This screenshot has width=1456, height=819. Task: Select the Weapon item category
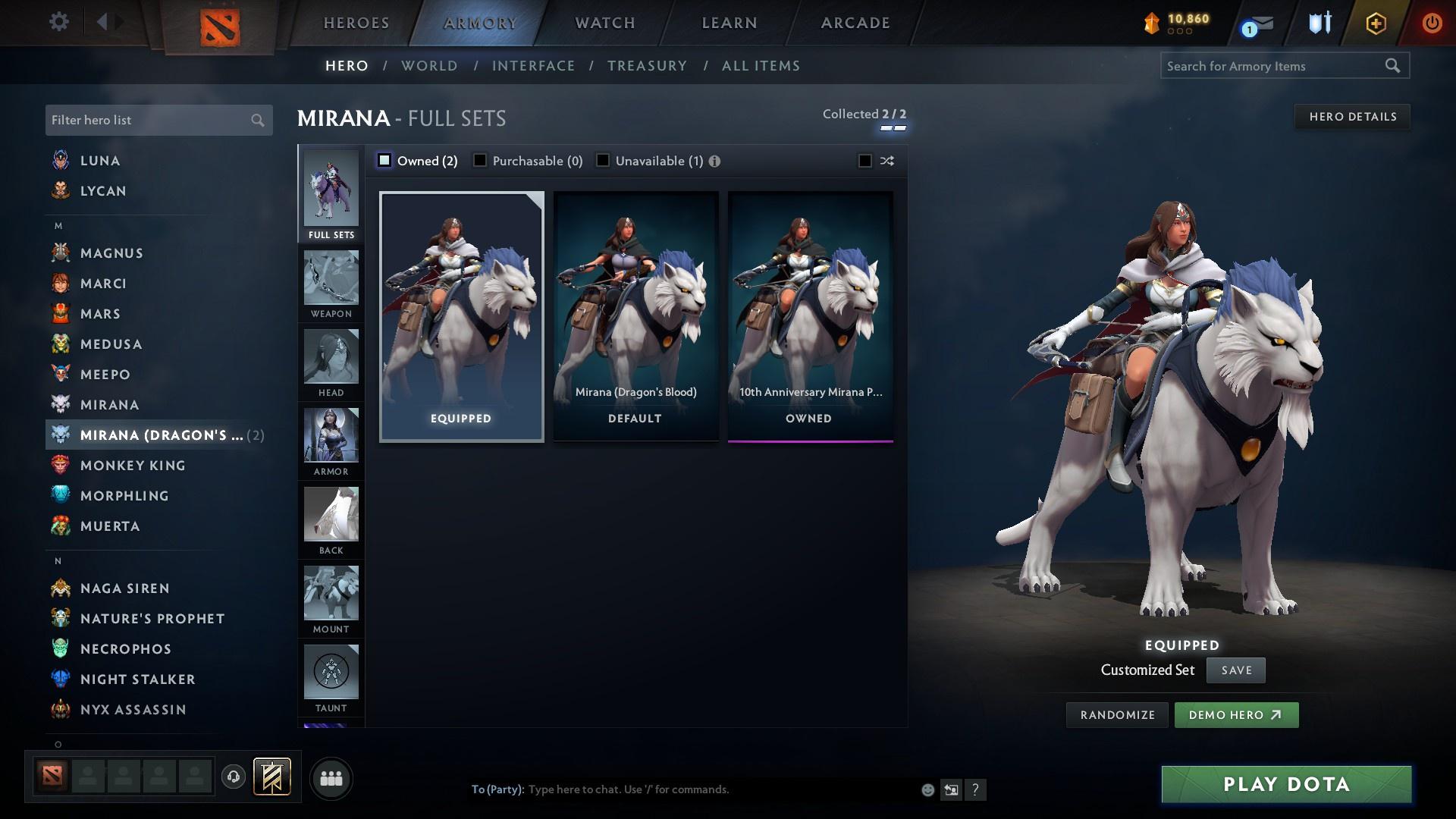331,284
